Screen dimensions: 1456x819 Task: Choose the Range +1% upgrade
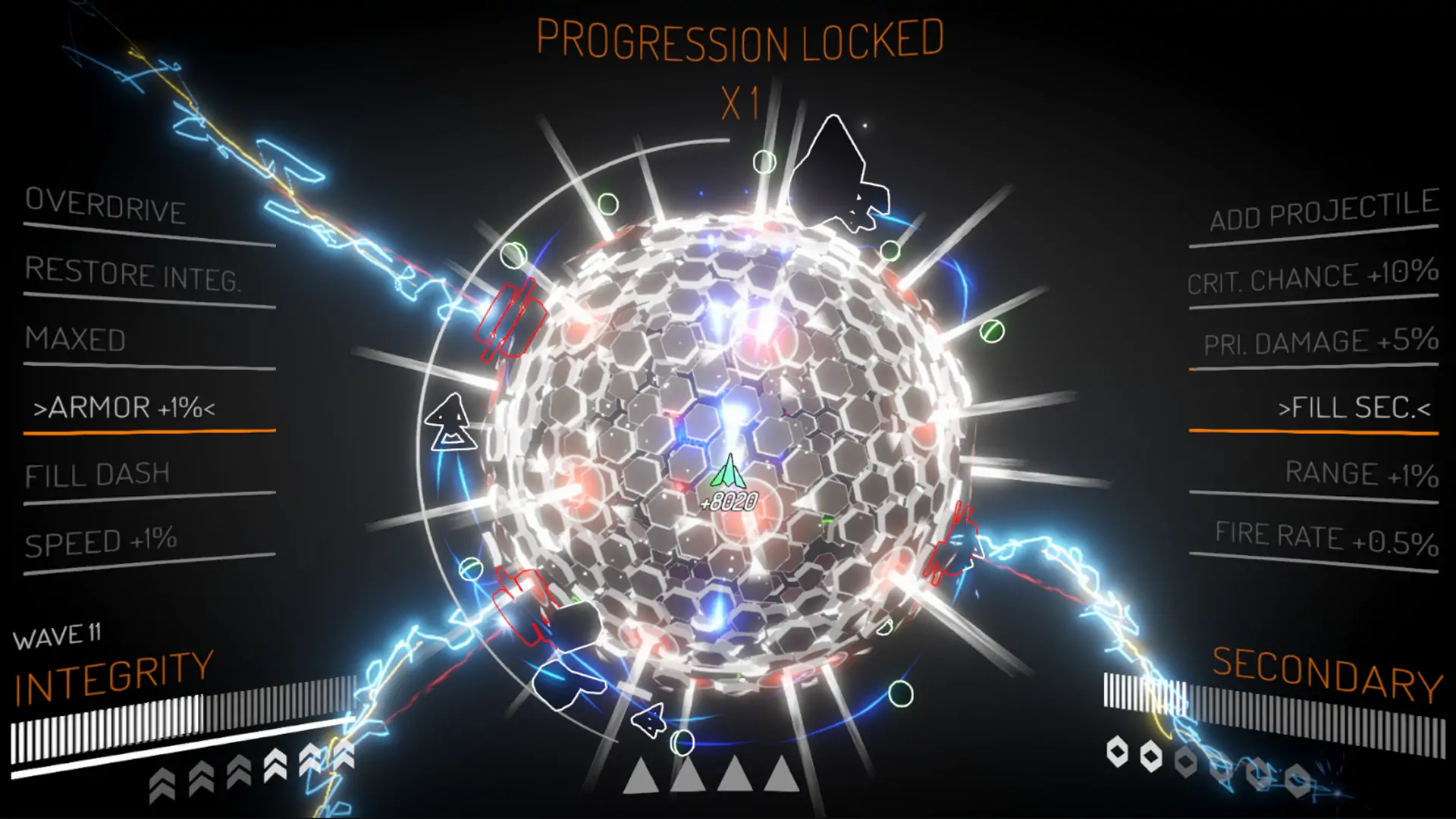pos(1361,474)
